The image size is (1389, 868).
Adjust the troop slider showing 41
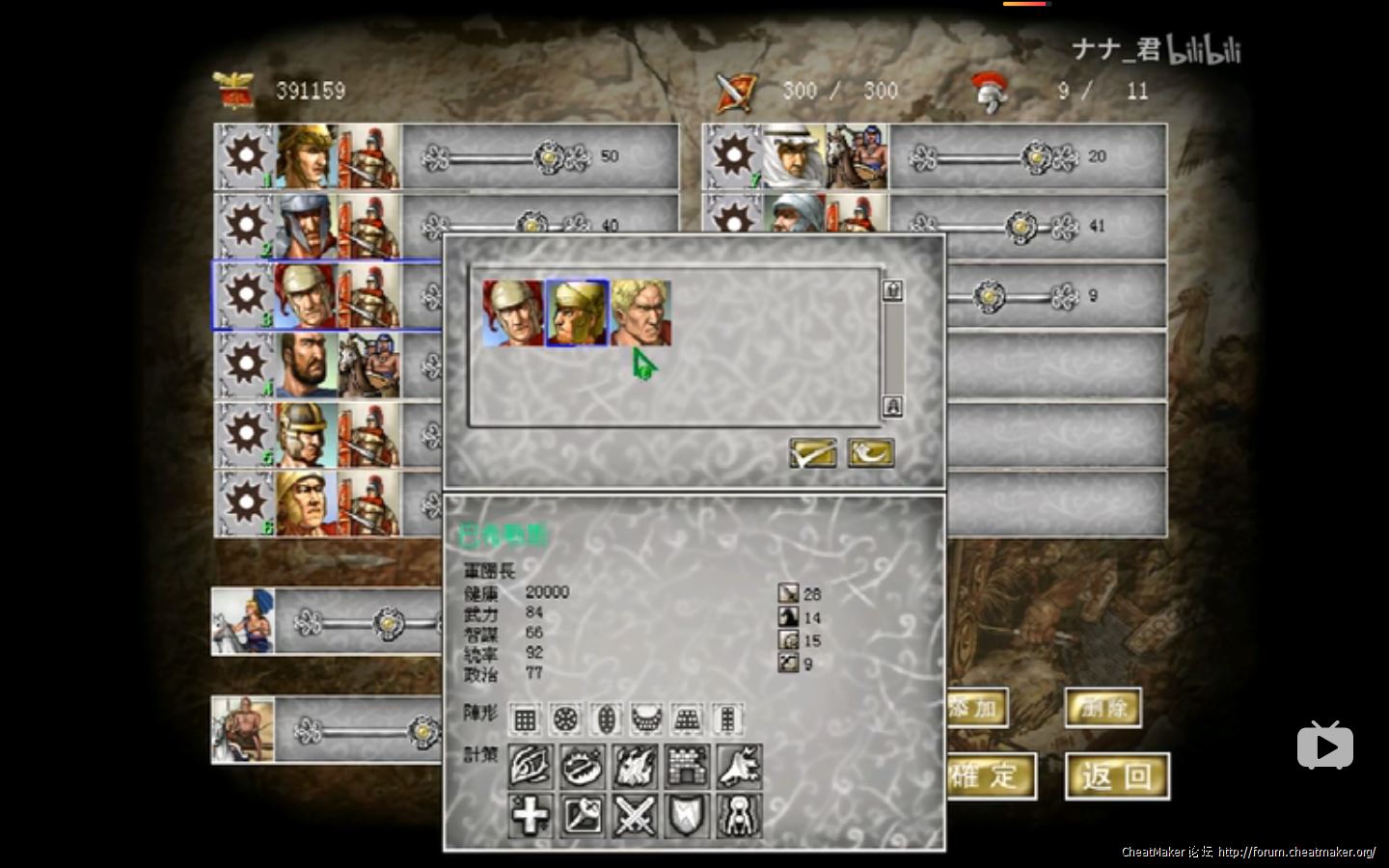[x=1021, y=227]
